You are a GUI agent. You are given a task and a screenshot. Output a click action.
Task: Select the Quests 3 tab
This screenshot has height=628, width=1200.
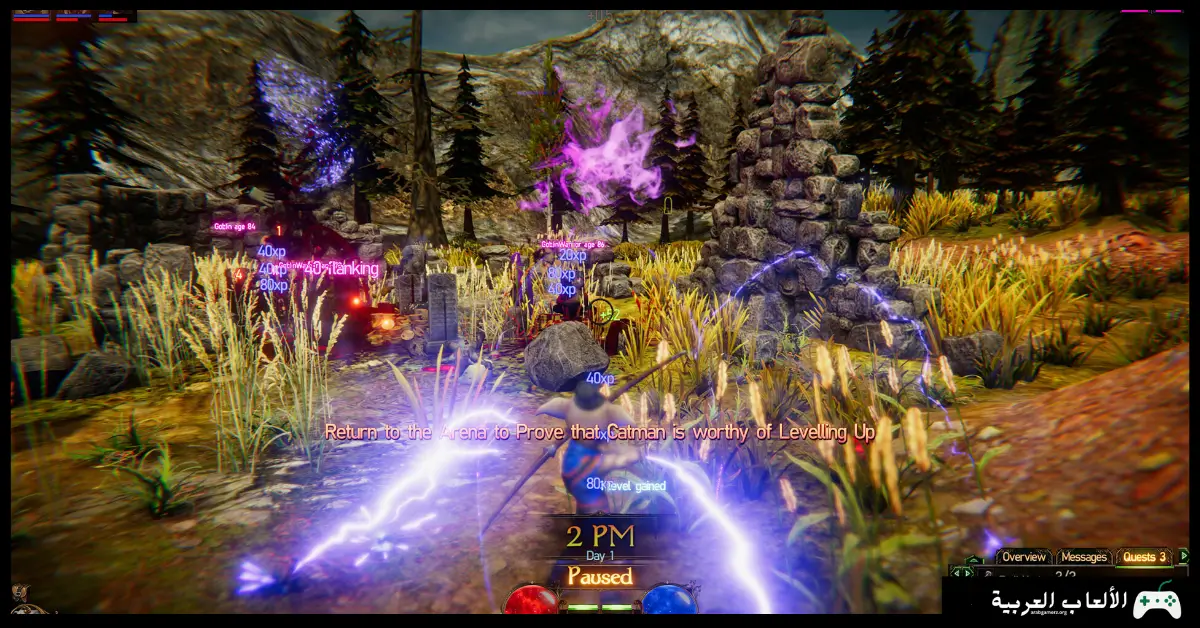(x=1144, y=557)
